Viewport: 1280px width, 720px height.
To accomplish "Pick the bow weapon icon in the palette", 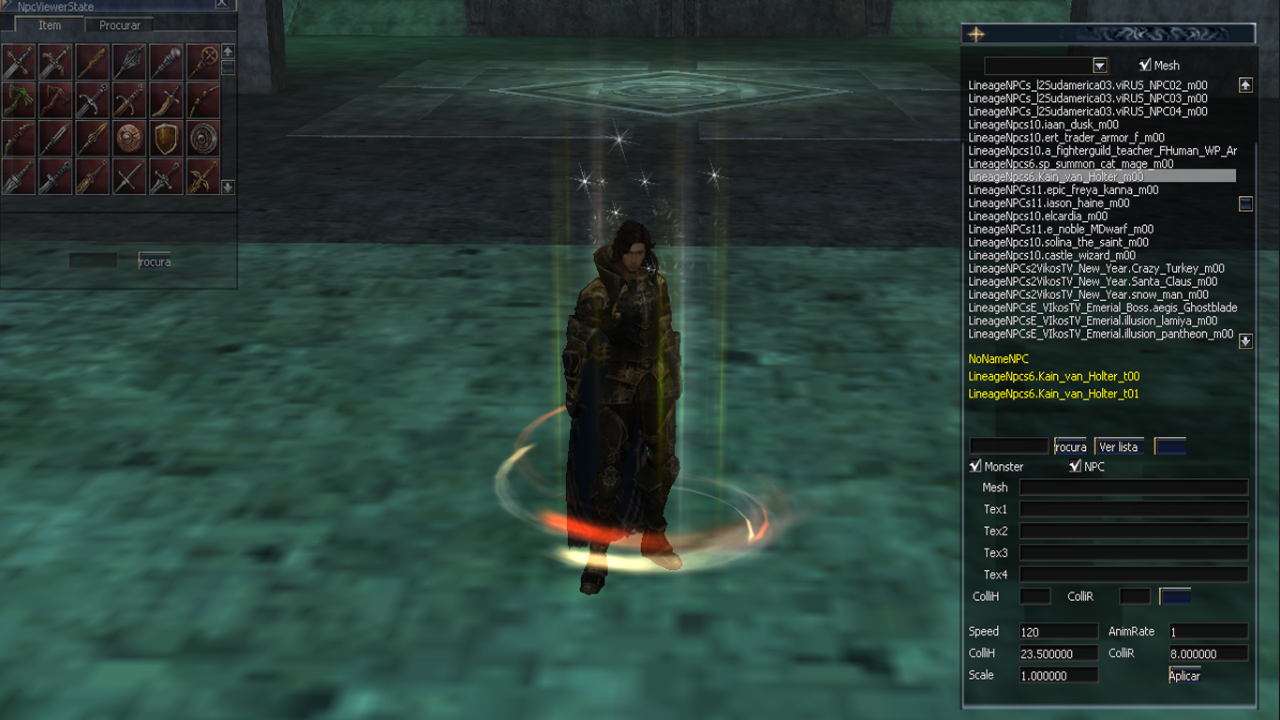I will pos(203,100).
